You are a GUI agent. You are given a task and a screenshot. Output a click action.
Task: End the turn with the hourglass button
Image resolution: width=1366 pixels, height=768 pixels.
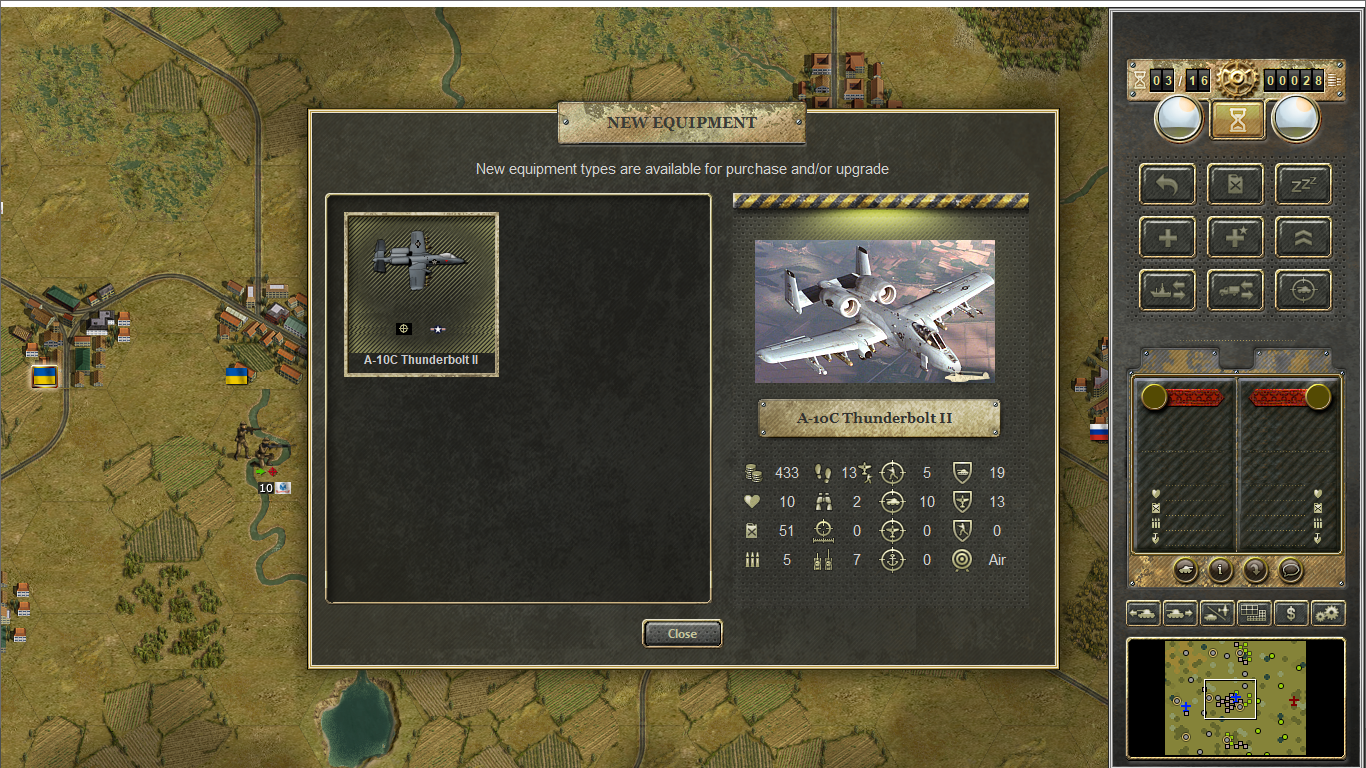pos(1237,120)
